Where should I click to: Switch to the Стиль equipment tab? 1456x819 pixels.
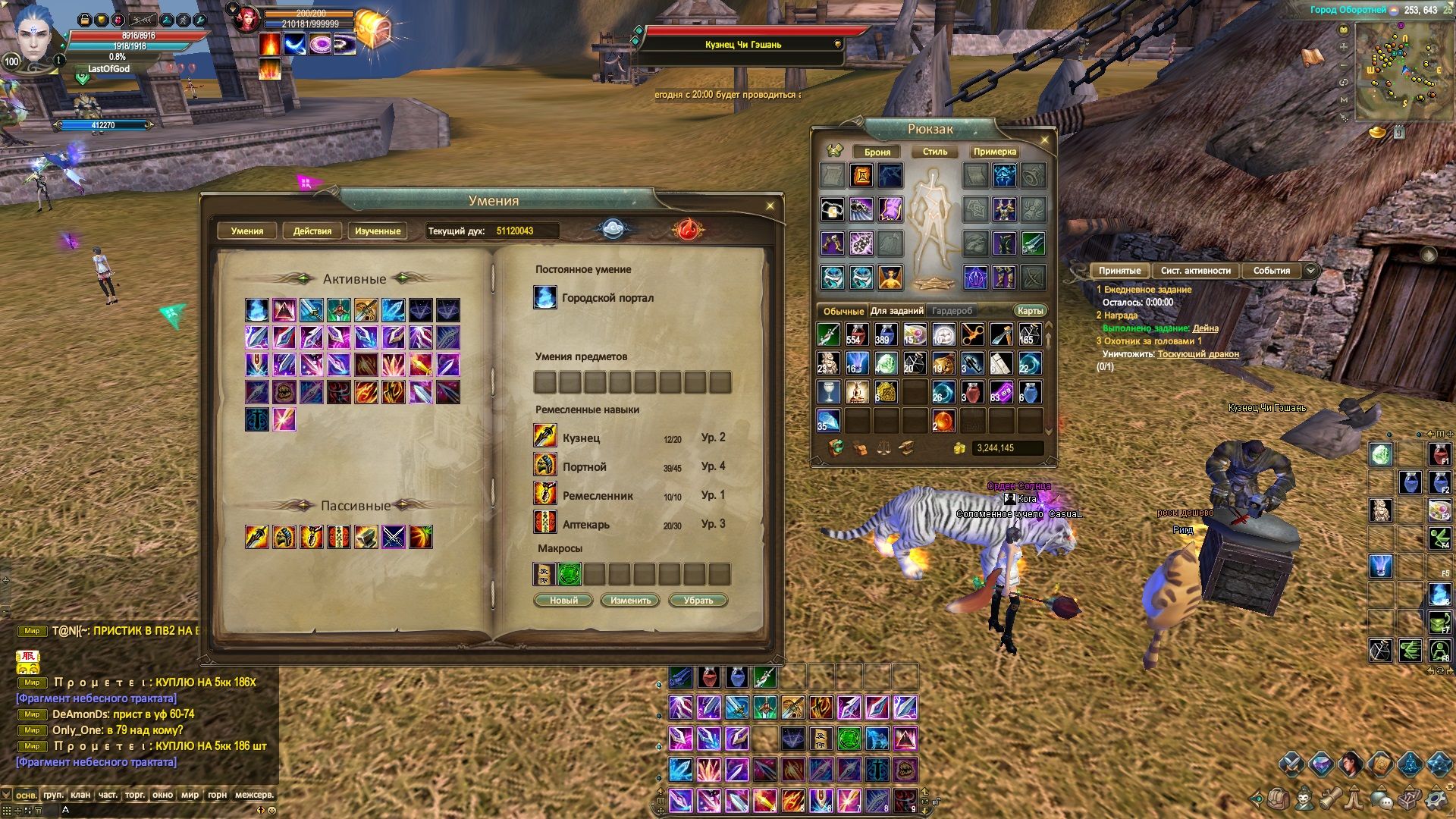pos(934,152)
